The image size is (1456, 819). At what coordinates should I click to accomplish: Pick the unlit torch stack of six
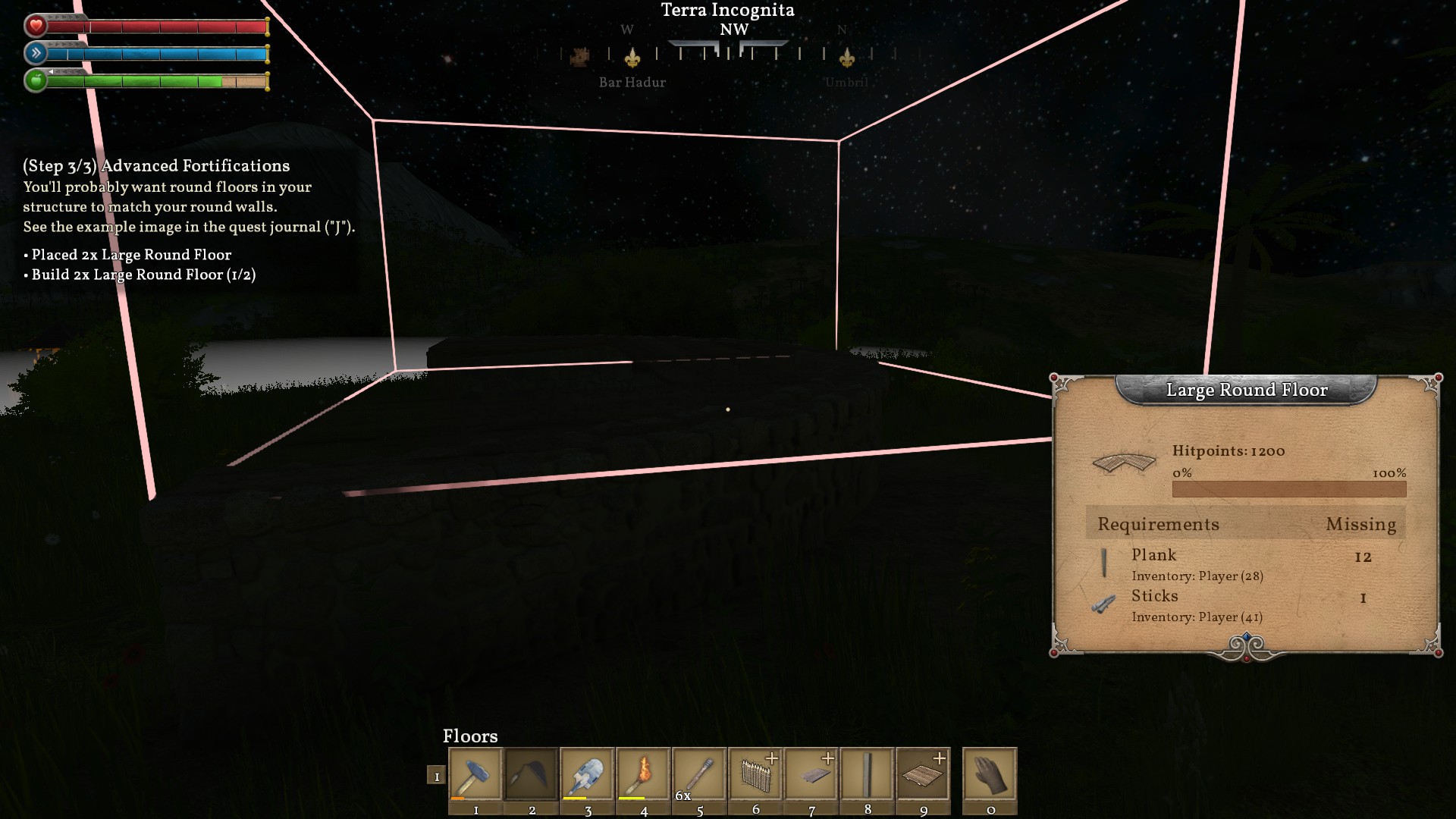click(699, 774)
